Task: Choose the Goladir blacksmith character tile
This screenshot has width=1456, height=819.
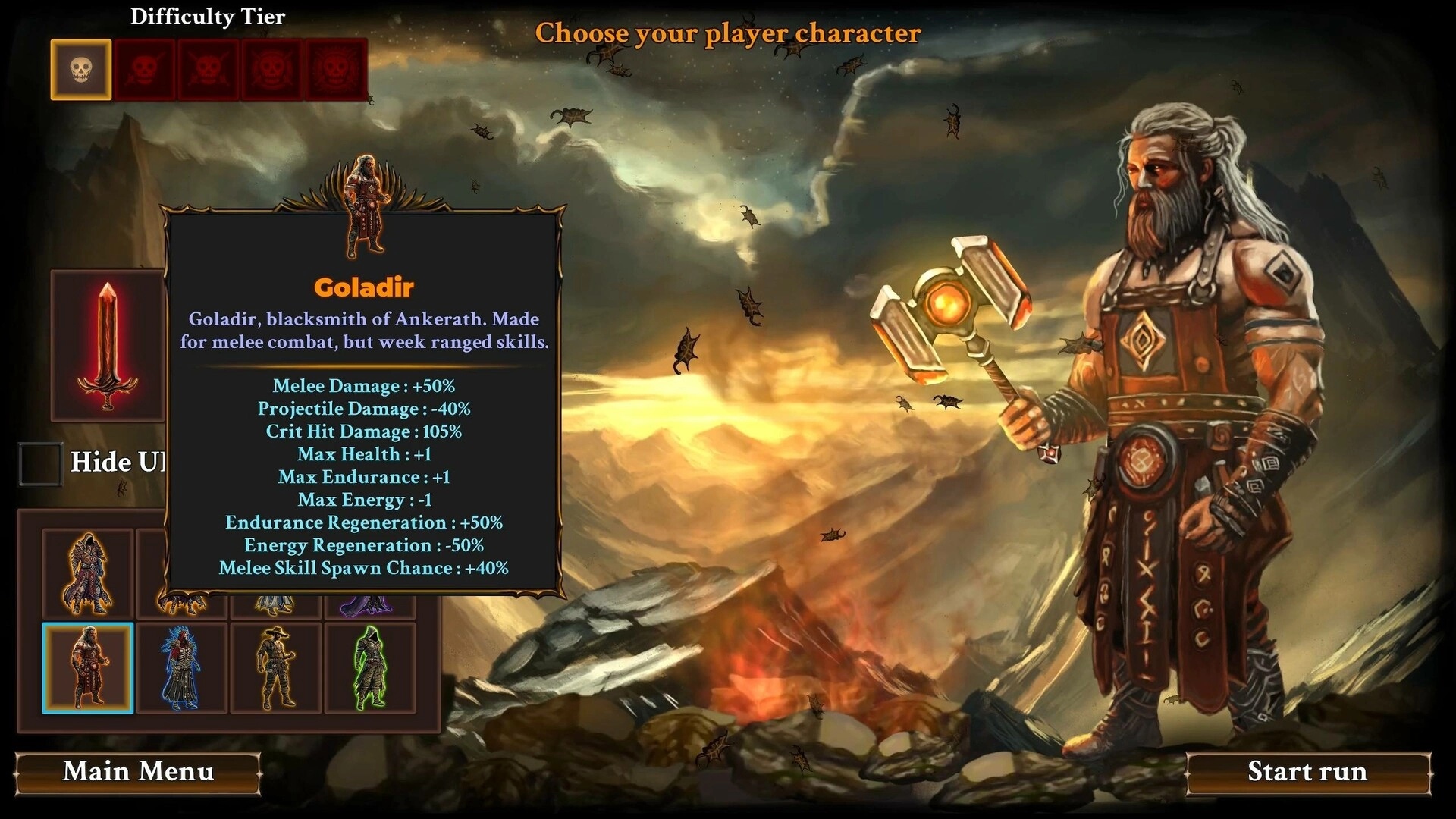Action: click(88, 668)
